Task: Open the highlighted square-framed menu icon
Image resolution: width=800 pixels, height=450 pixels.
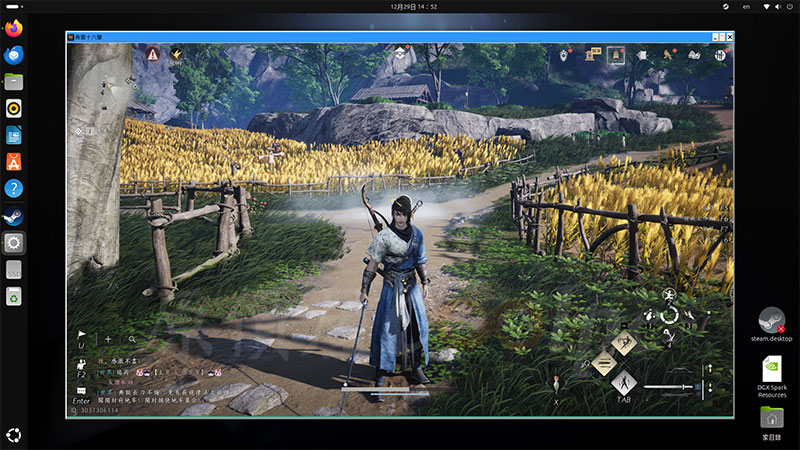Action: coord(616,54)
